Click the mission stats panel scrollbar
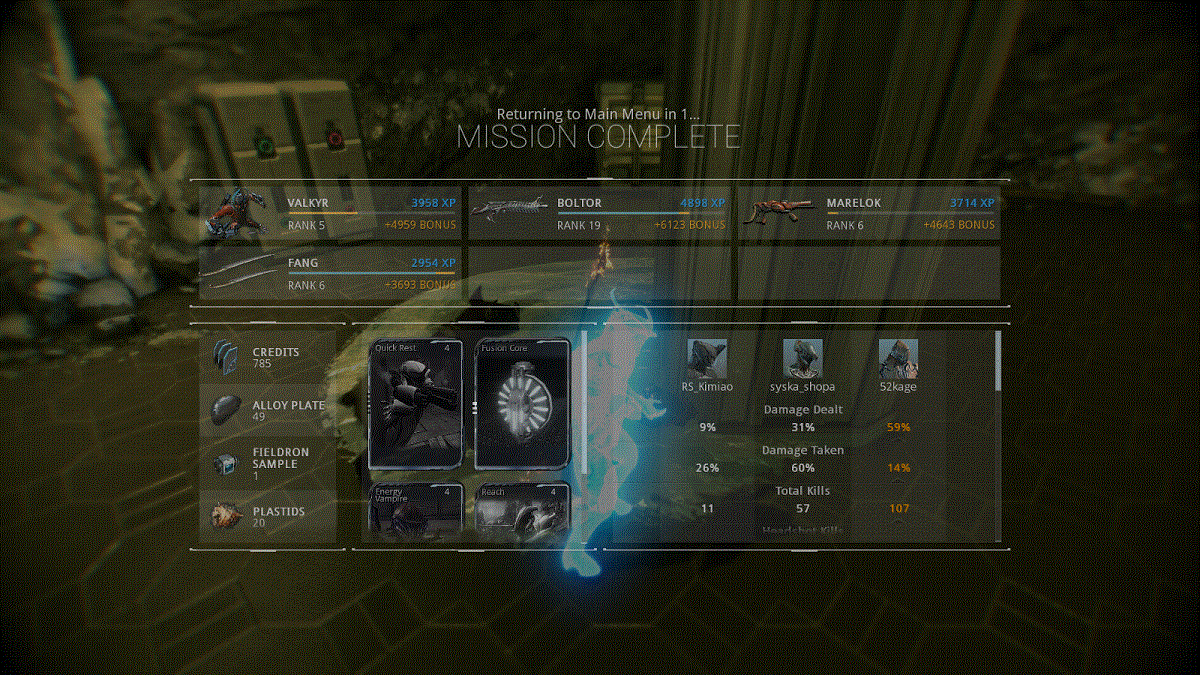This screenshot has width=1200, height=675. [x=996, y=360]
